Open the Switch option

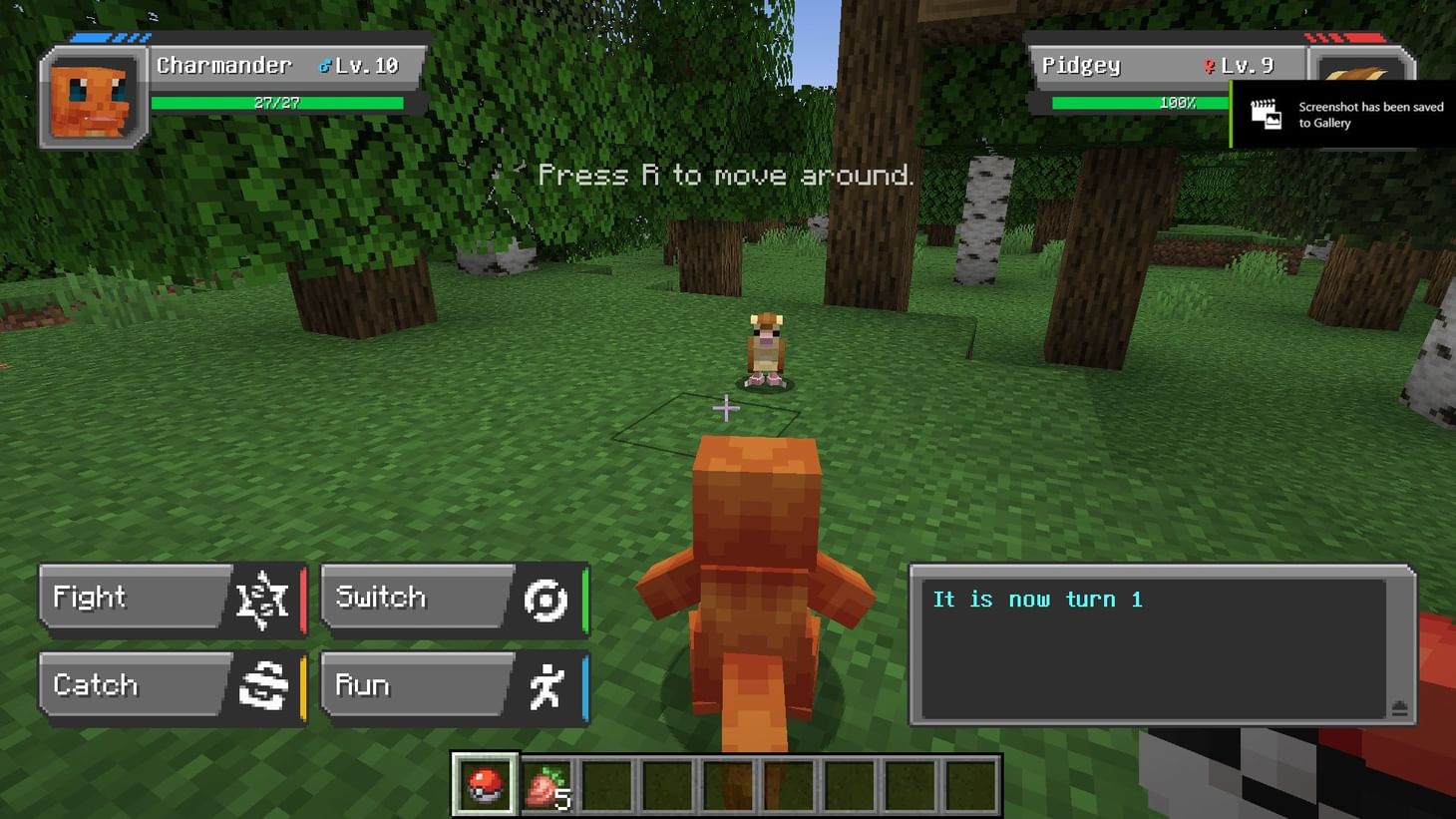(394, 597)
